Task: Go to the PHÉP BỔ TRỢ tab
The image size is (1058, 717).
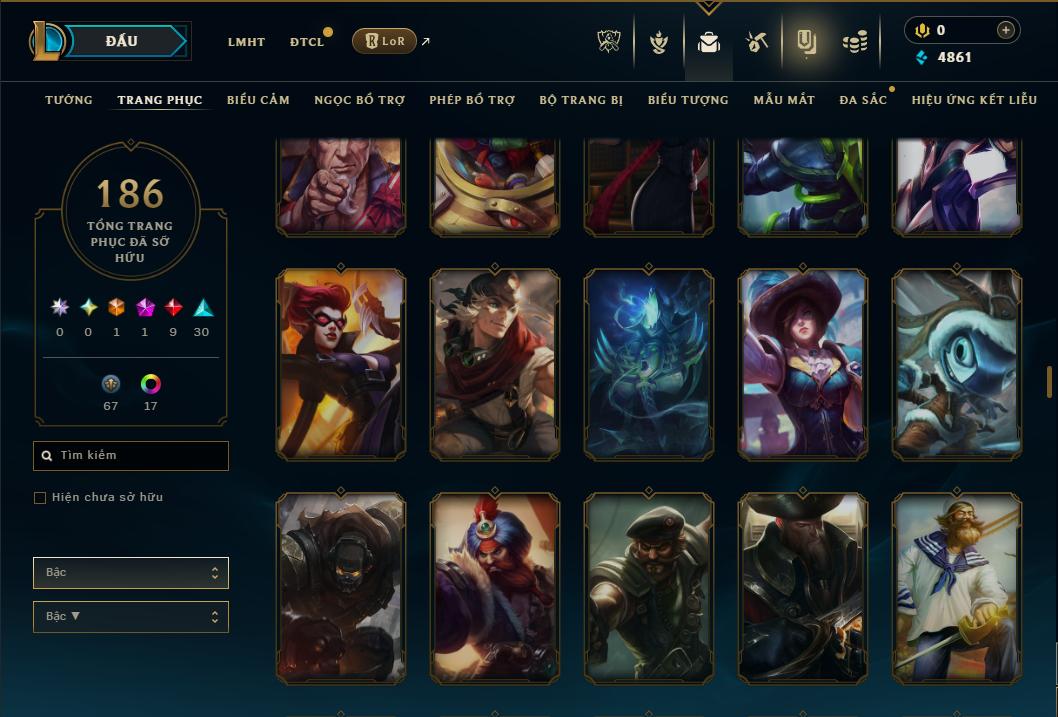Action: (472, 100)
